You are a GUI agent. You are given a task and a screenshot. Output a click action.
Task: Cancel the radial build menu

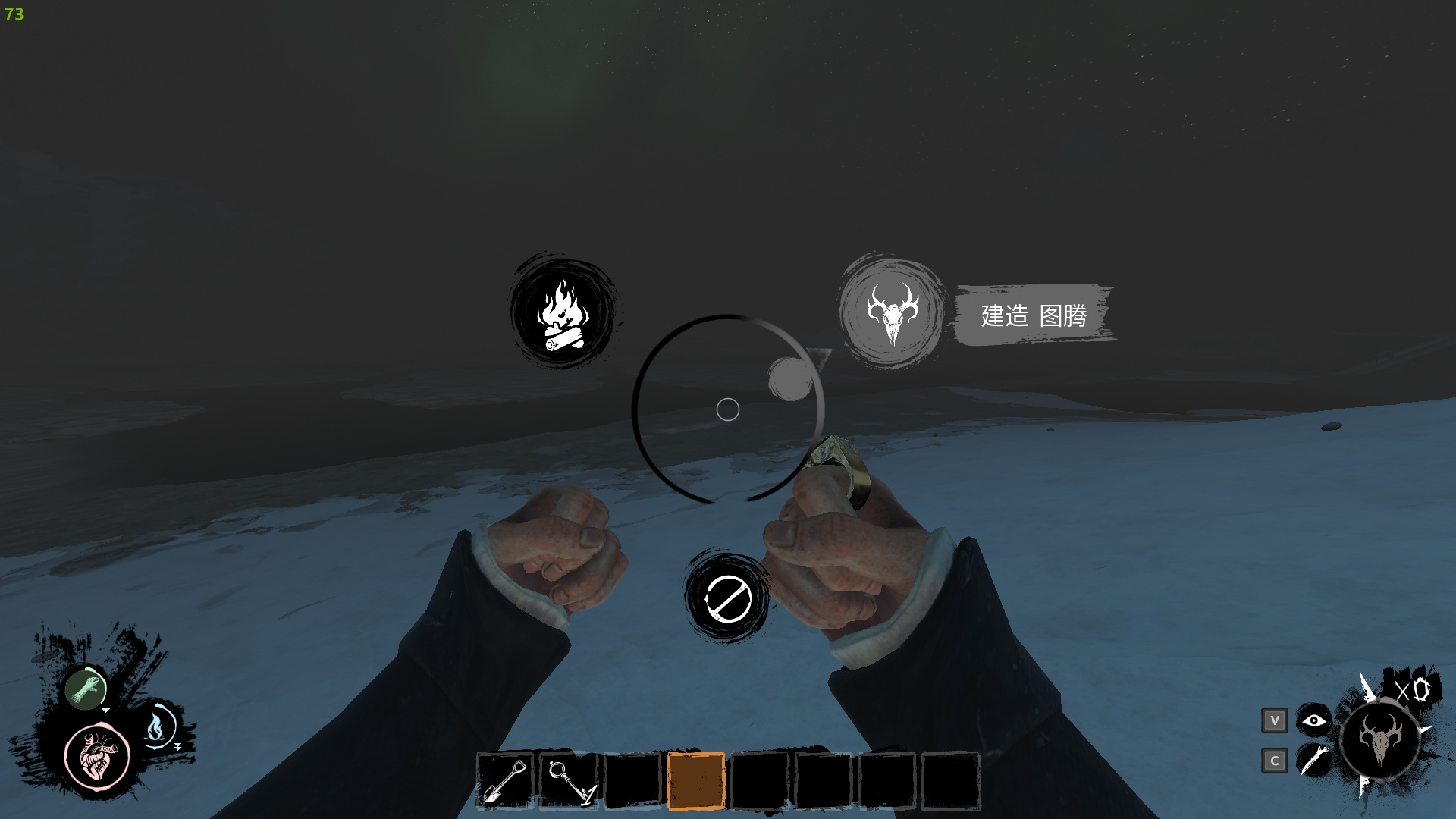pos(727,598)
